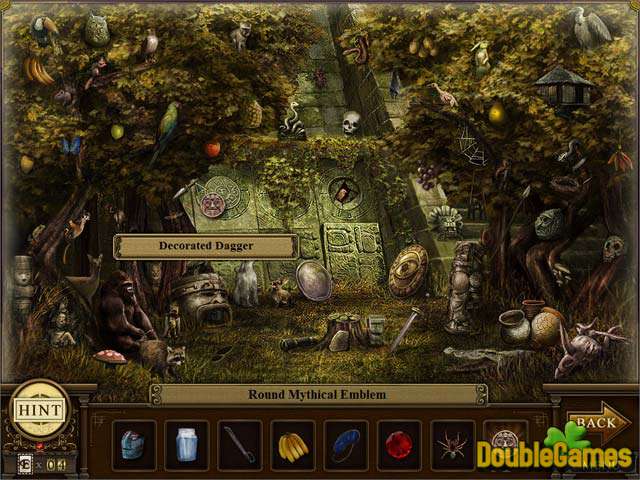The height and width of the screenshot is (480, 640).
Task: Choose the blue bucket inventory slot
Action: 133,444
